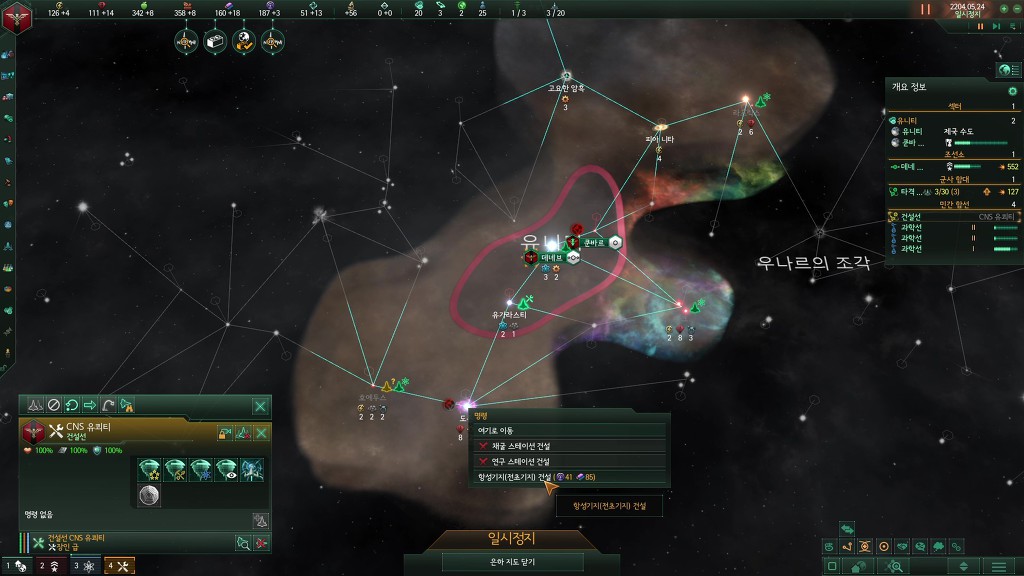The image size is (1024, 576).
Task: Click the ship magnifier (go to) button
Action: point(242,542)
